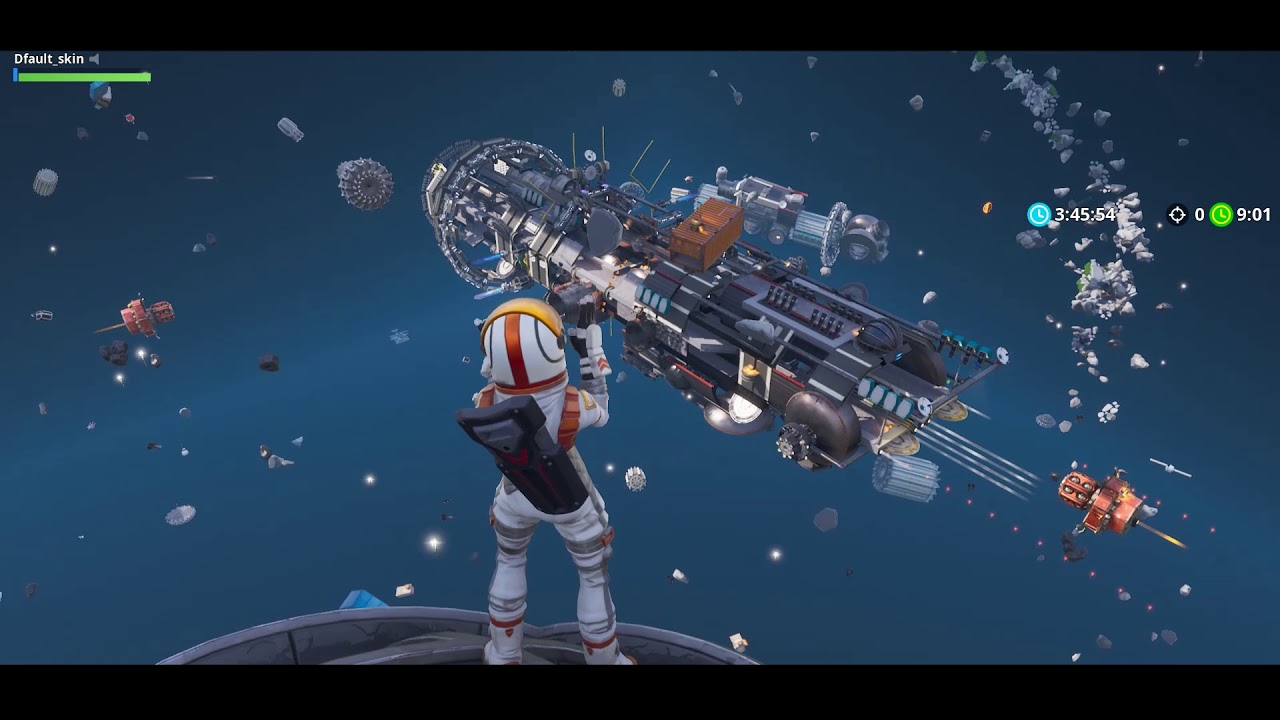This screenshot has height=720, width=1280.
Task: Select the brown cargo container atop the spaceship
Action: (x=705, y=230)
